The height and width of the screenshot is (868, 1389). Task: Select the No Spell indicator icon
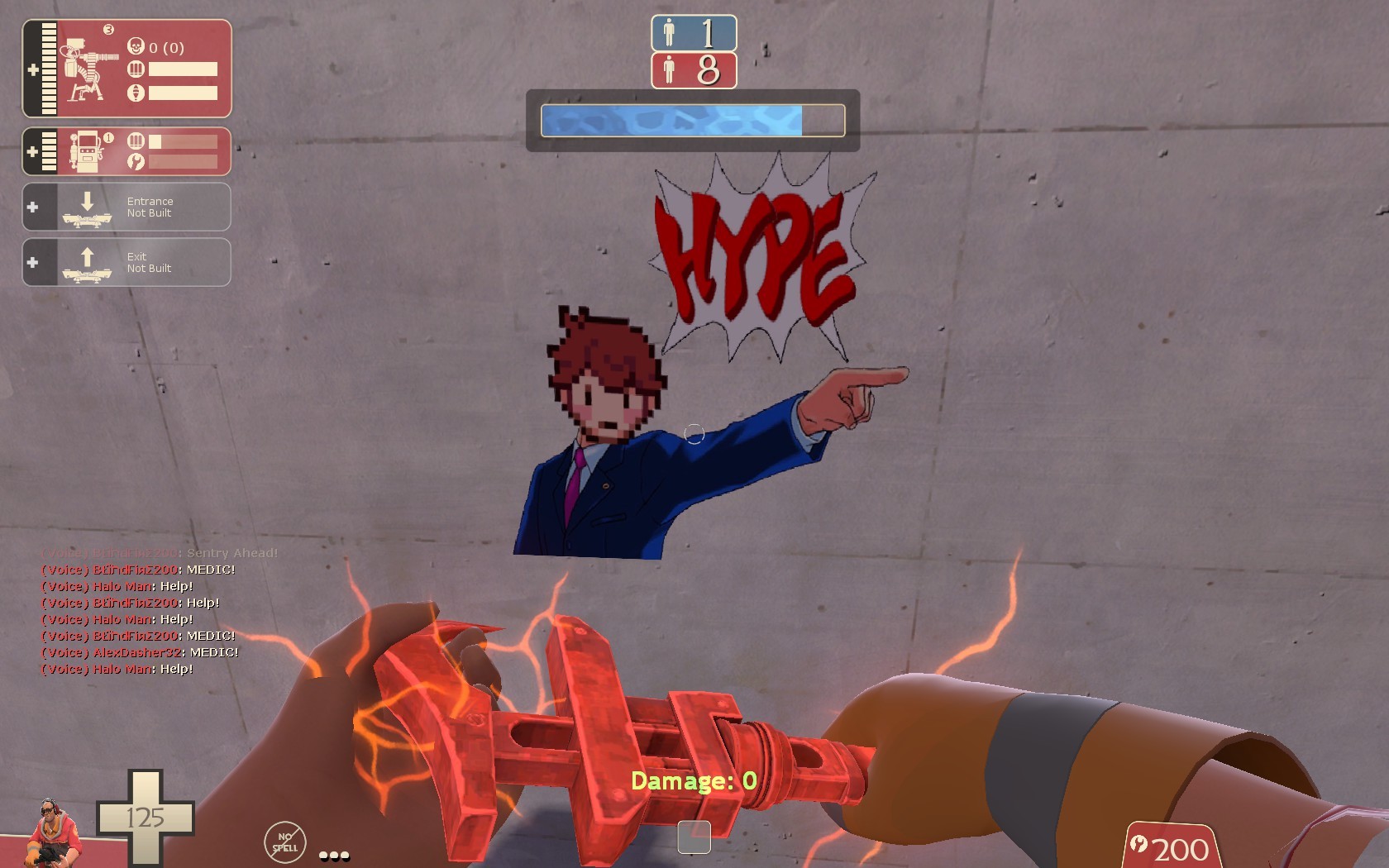tap(285, 842)
